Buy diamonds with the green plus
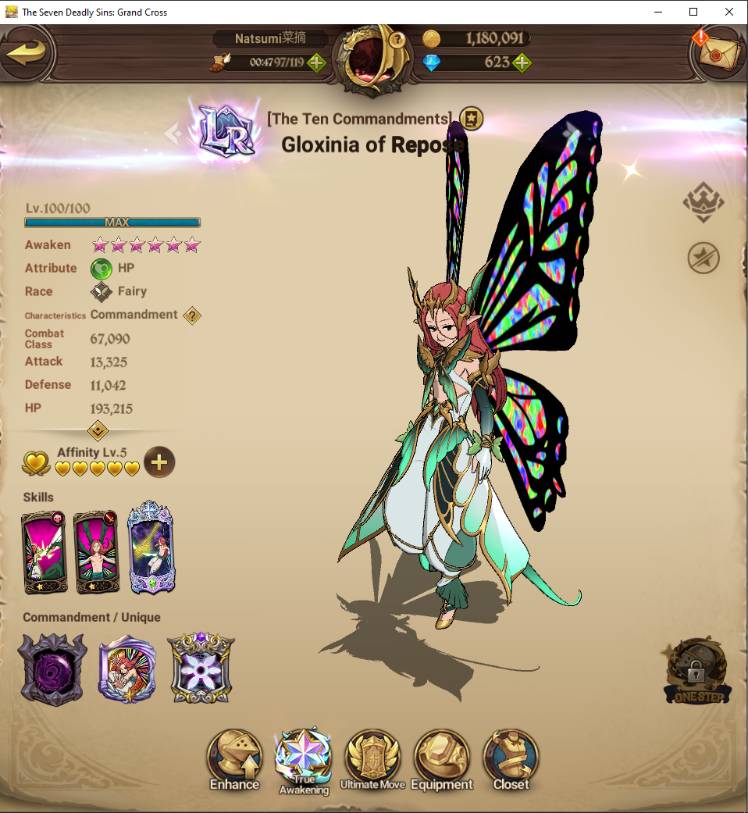The height and width of the screenshot is (813, 748). click(x=520, y=62)
